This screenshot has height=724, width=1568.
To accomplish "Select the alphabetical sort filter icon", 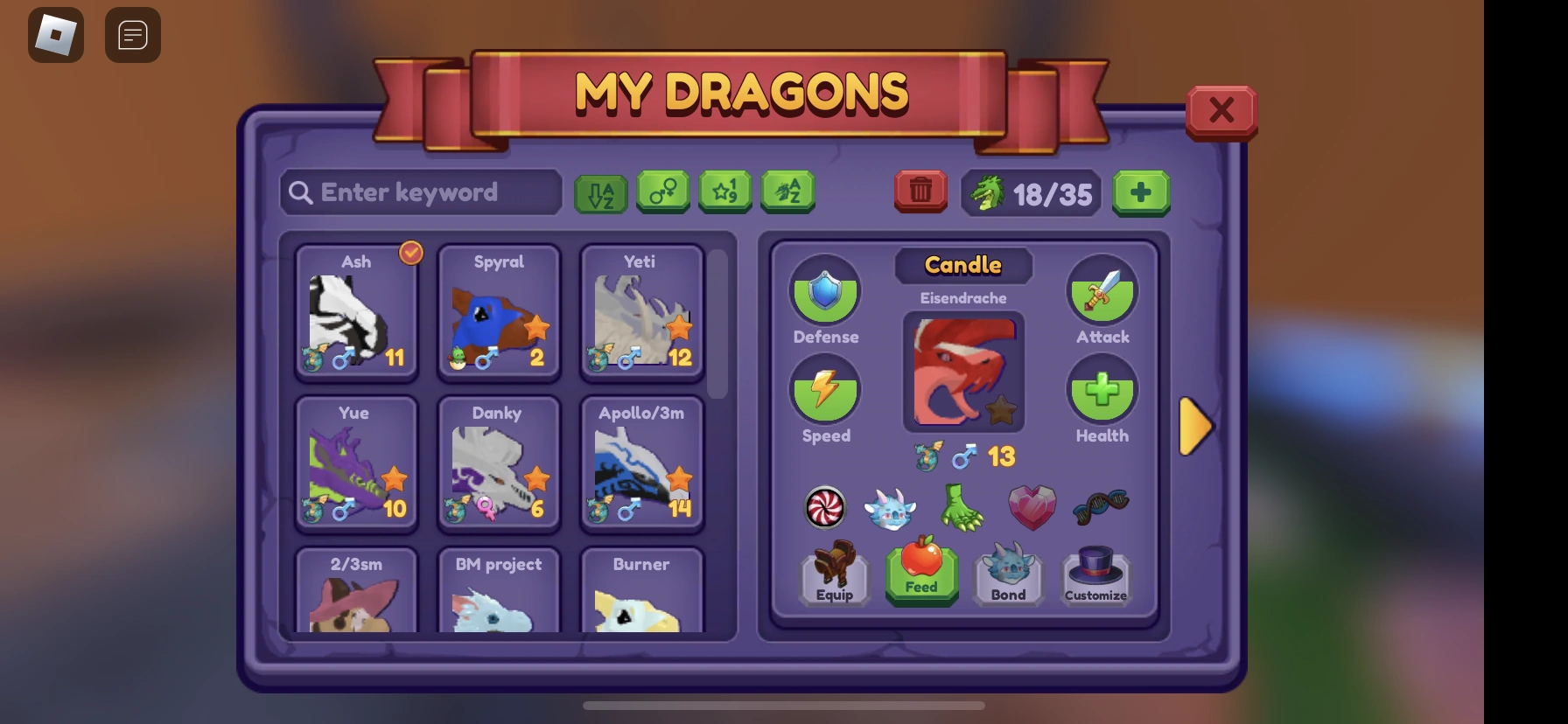I will click(600, 191).
